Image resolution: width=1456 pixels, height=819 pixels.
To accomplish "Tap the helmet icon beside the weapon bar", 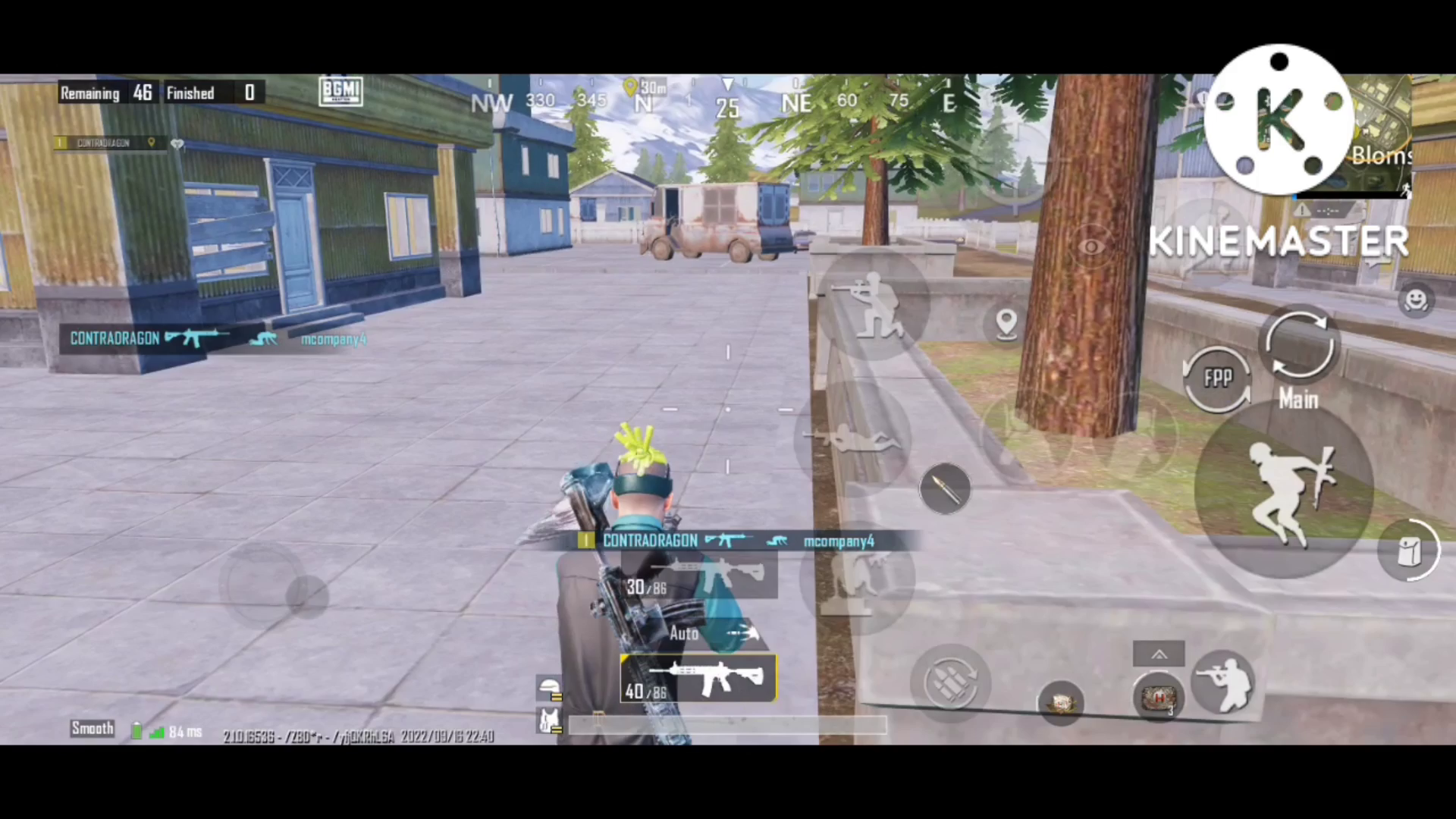I will (x=551, y=688).
